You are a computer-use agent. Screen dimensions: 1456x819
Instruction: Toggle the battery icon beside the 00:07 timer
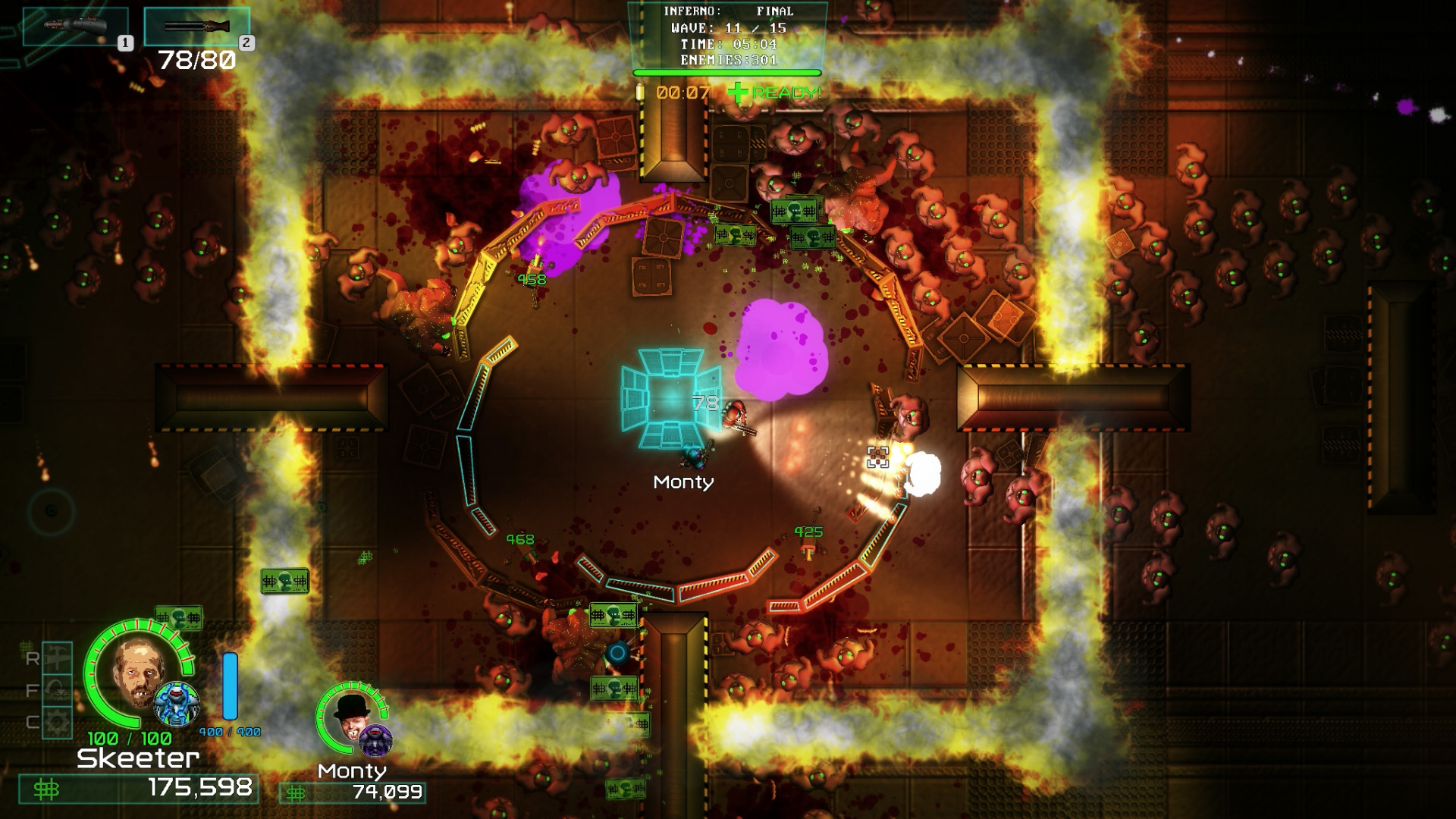642,93
